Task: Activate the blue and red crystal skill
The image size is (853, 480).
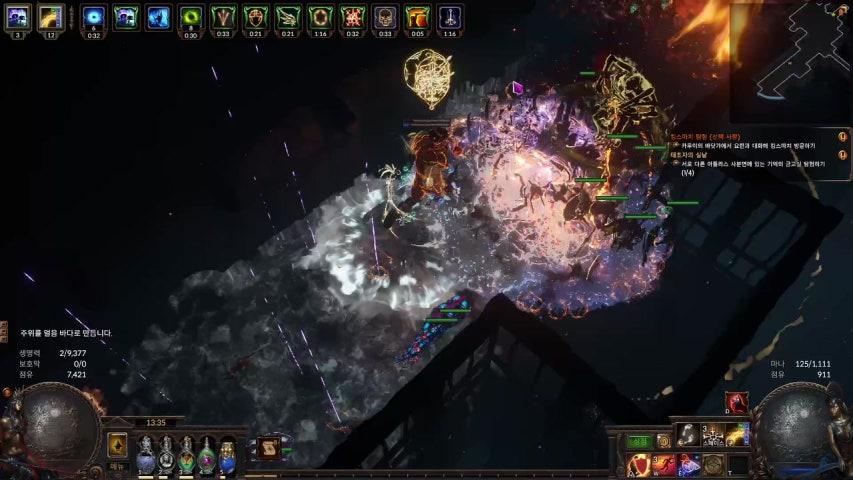Action: point(689,465)
